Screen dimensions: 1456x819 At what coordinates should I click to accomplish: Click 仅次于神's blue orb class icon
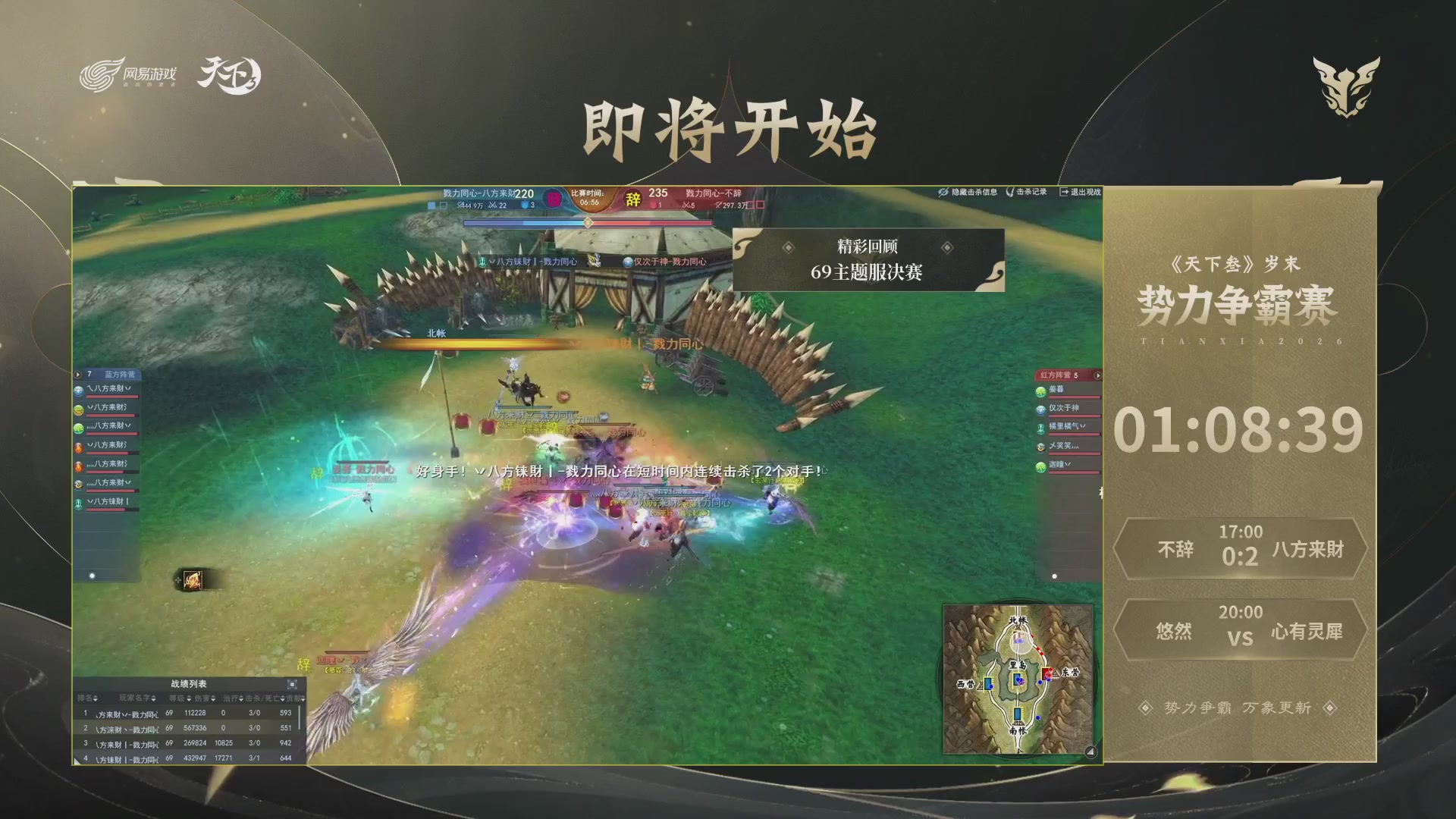coord(1040,410)
